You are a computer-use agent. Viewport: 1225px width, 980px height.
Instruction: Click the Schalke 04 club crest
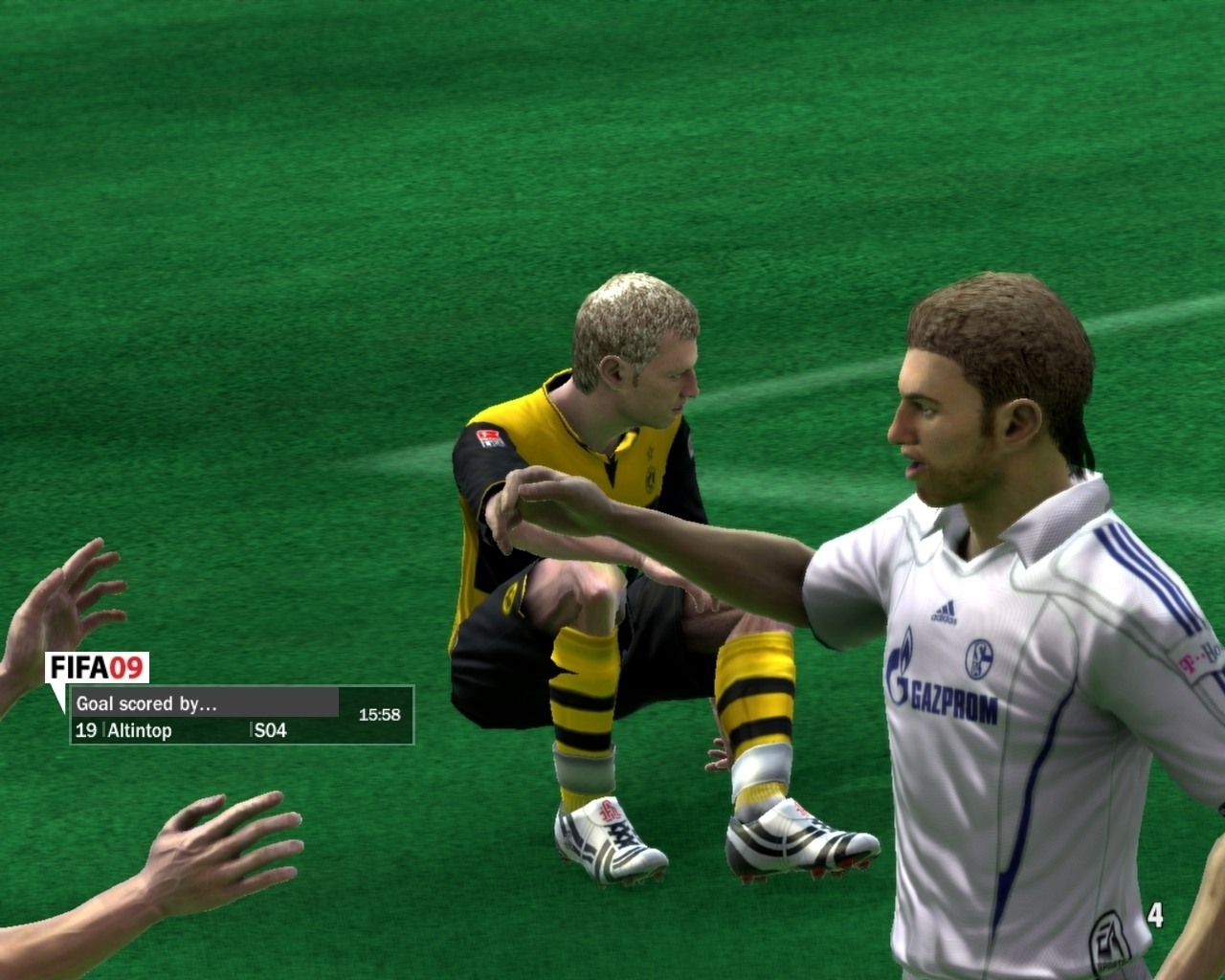pos(980,657)
